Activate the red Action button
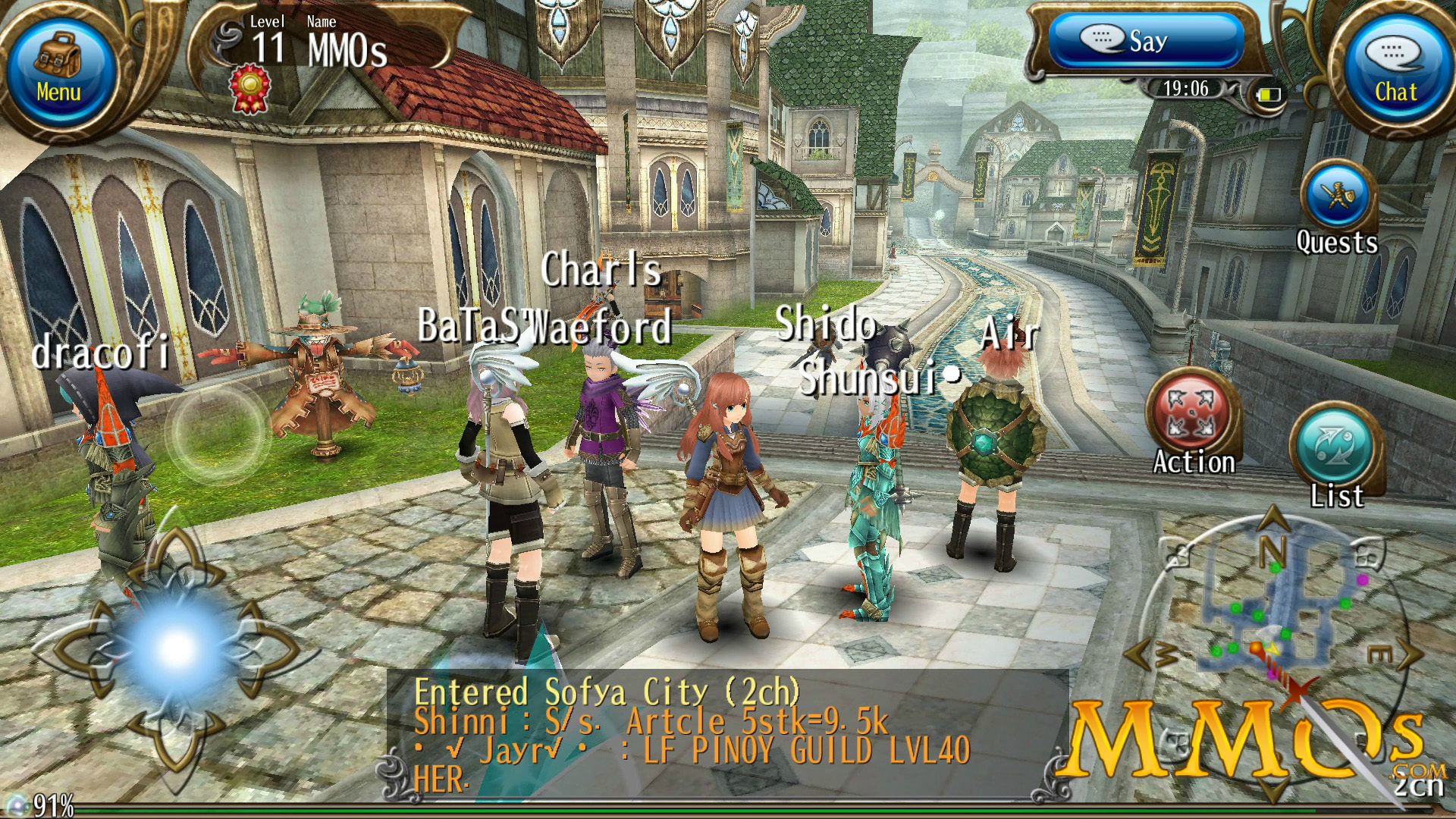 point(1192,413)
